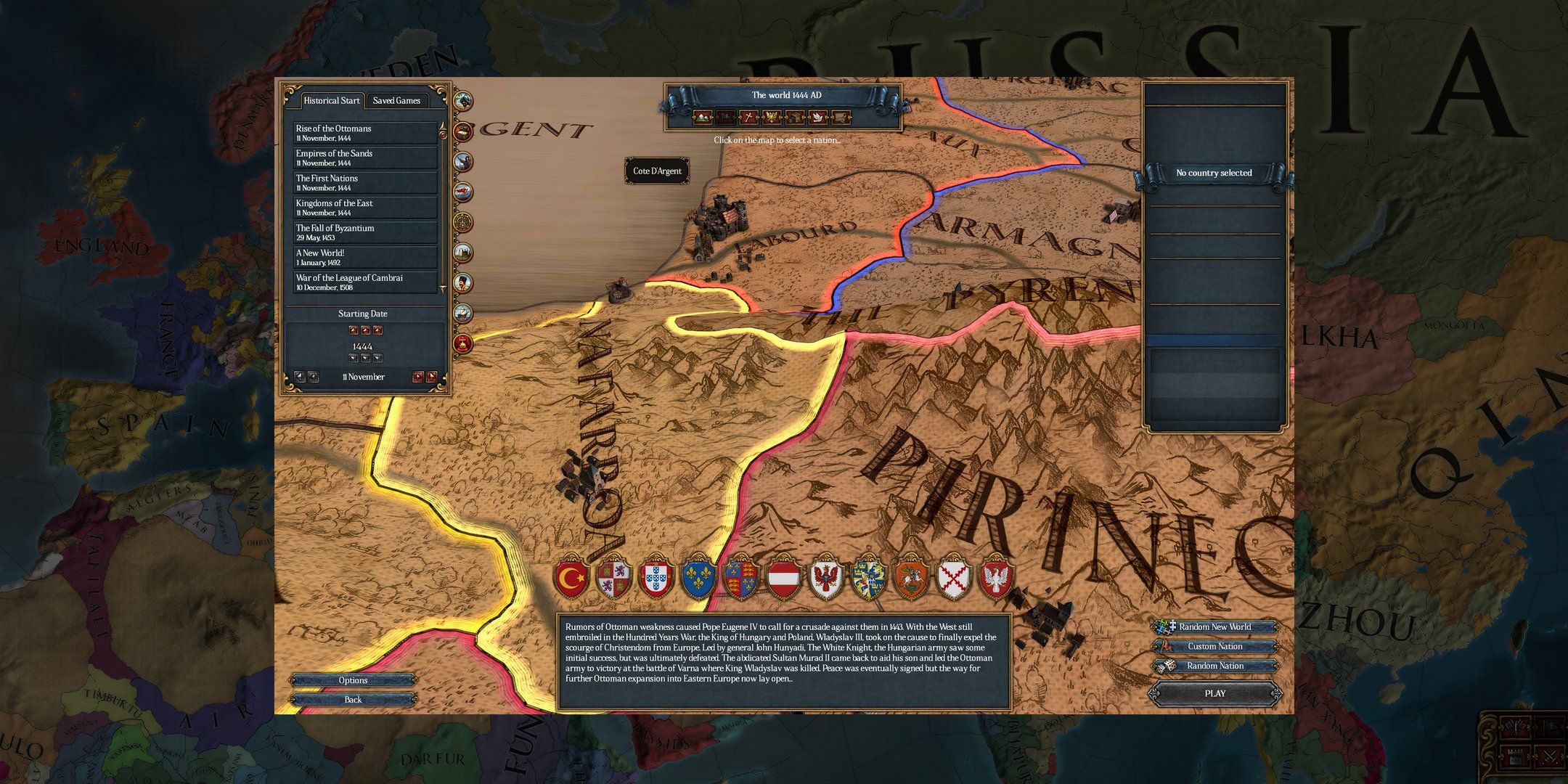
Task: Advance the date with the right double arrow
Action: [432, 377]
